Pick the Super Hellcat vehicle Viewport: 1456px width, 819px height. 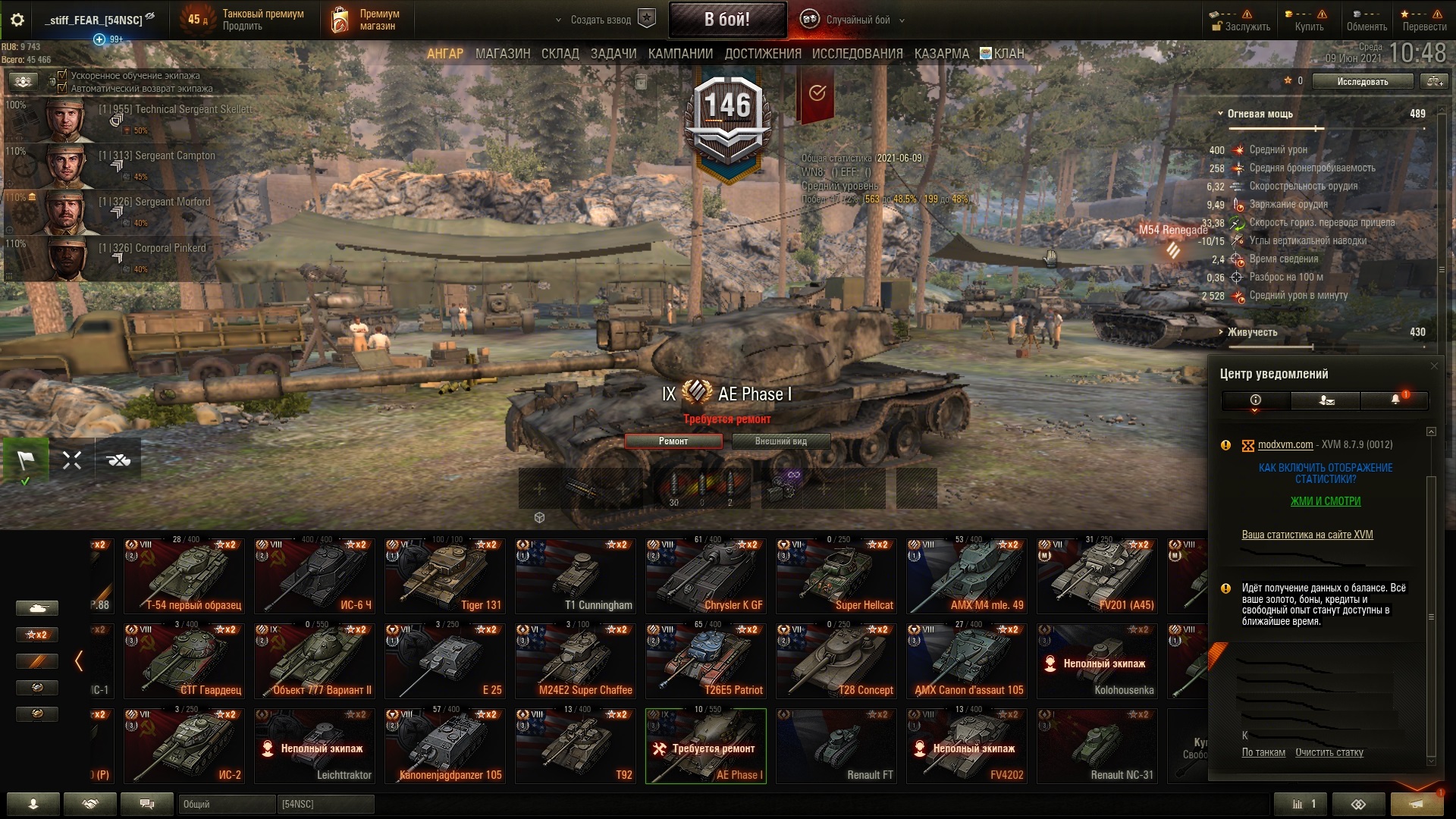point(836,576)
